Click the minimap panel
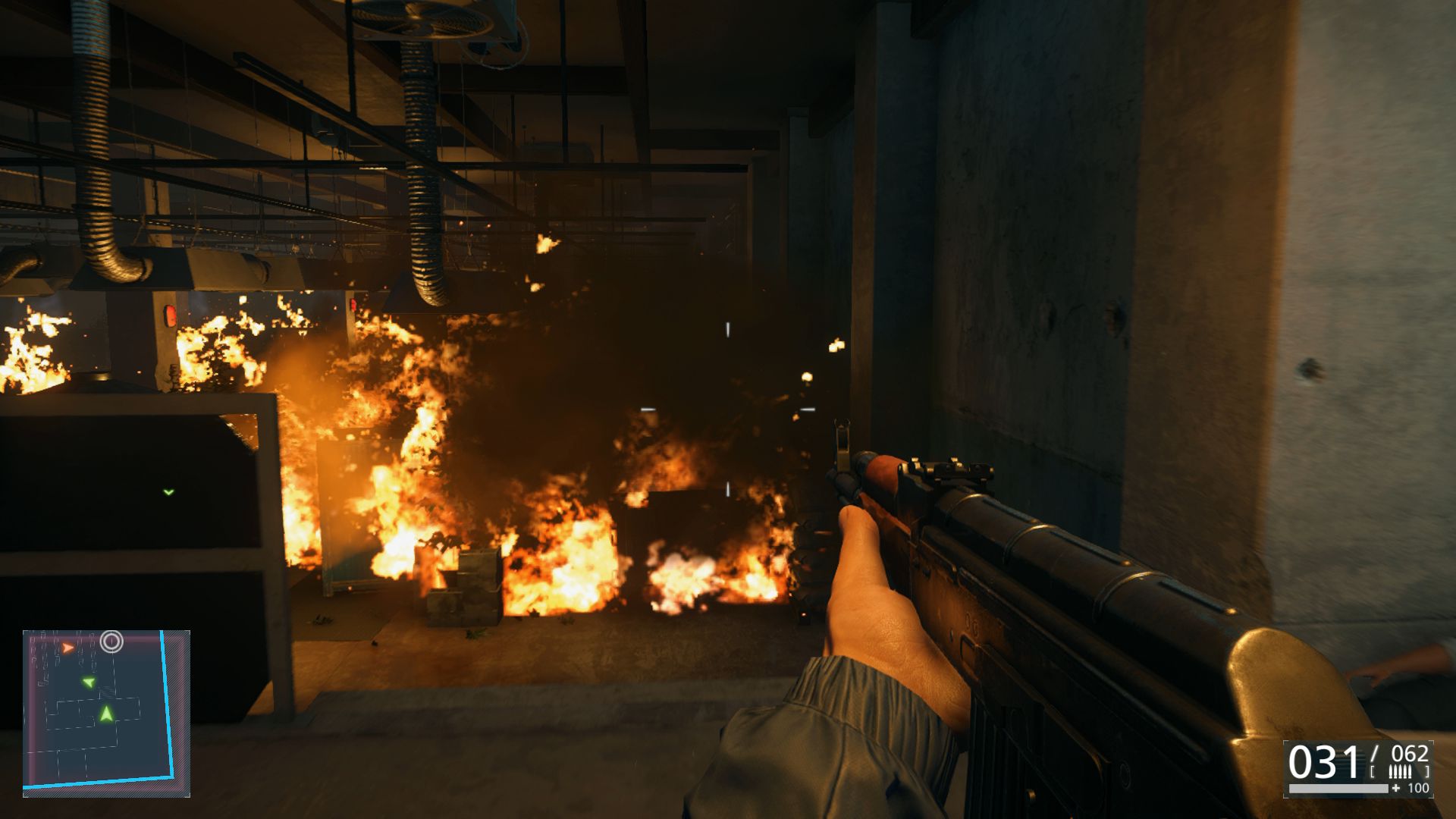The height and width of the screenshot is (819, 1456). click(106, 713)
